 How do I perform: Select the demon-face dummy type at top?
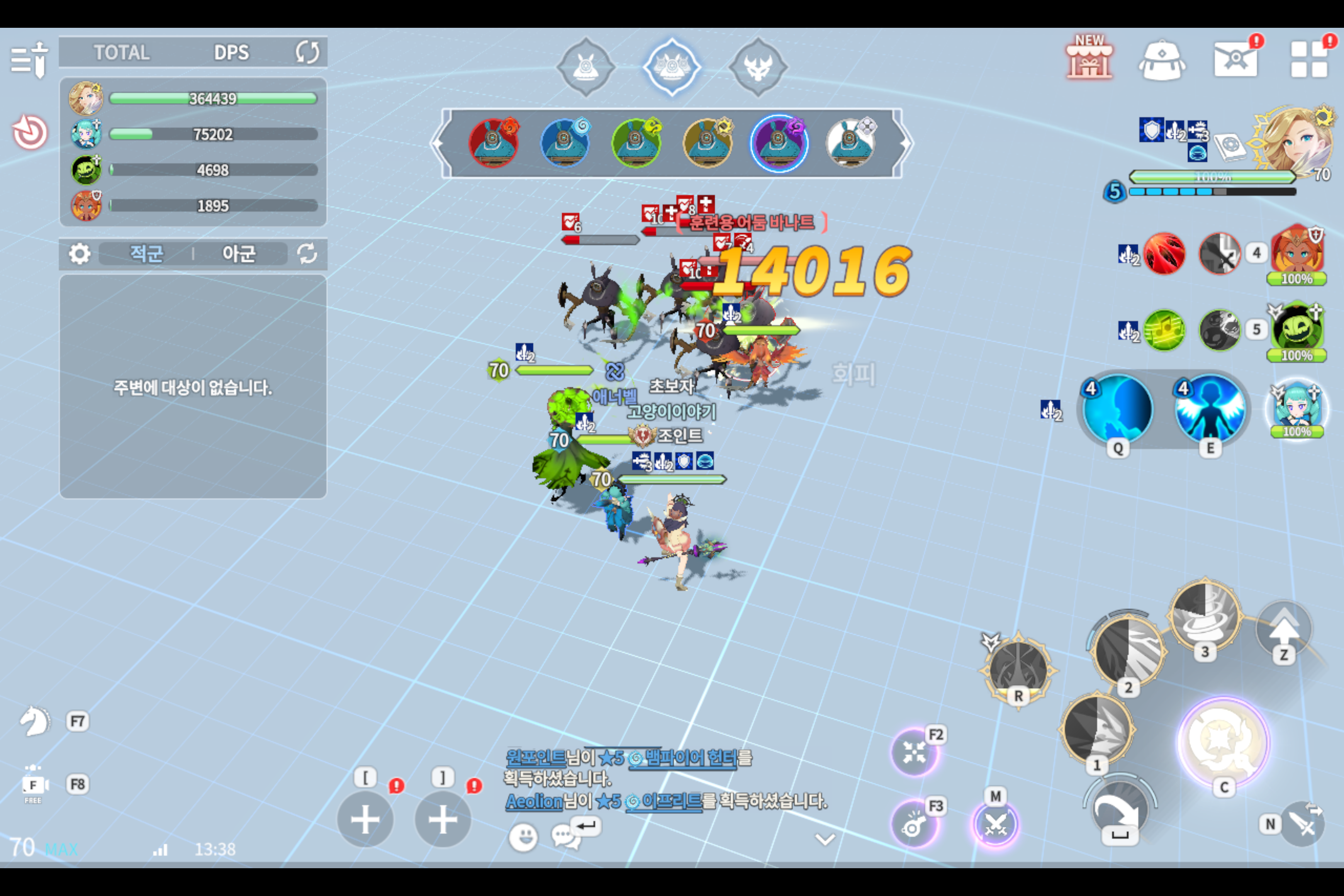[x=758, y=68]
